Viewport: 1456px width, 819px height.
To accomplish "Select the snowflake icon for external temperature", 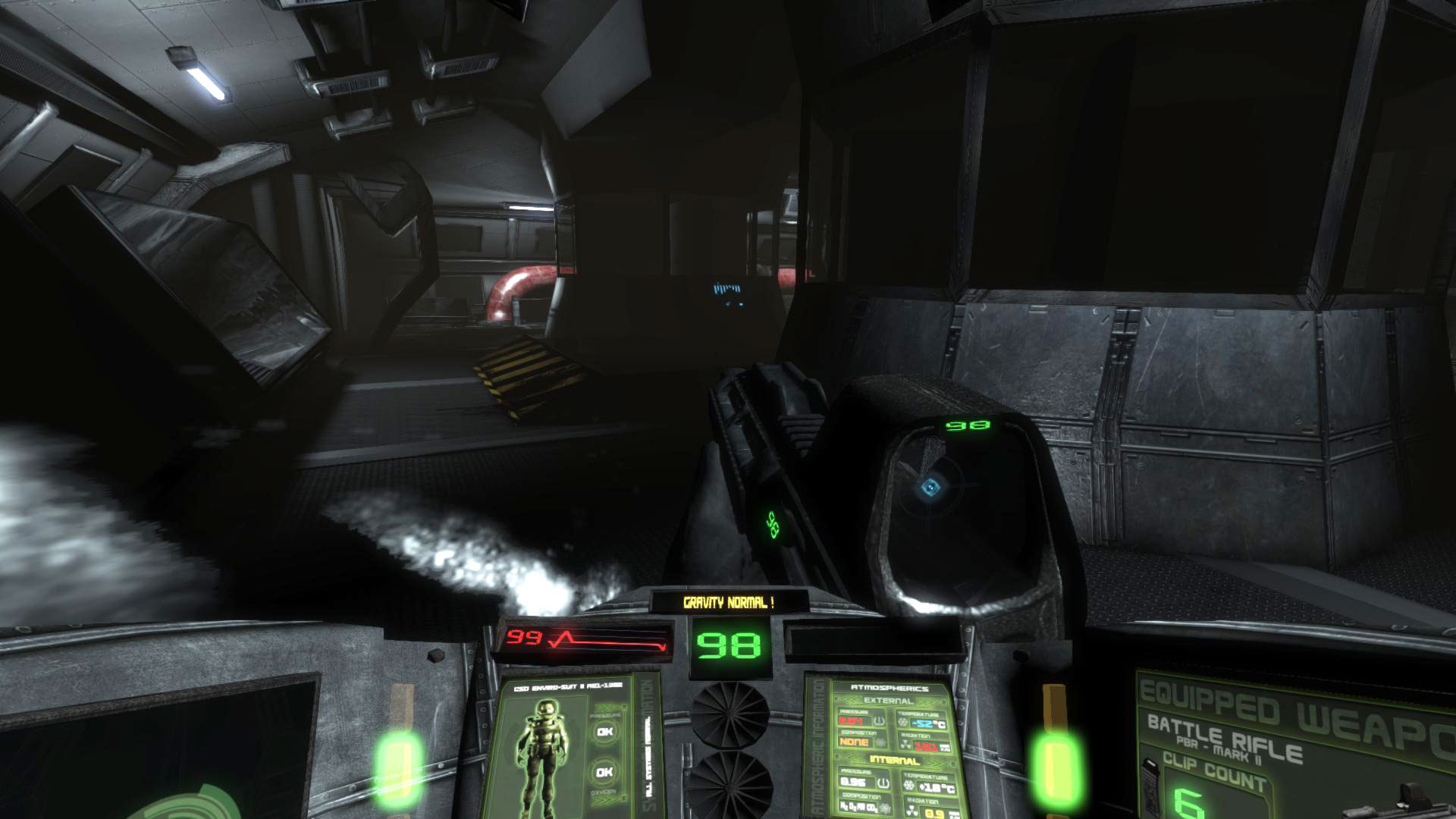I will click(x=902, y=722).
